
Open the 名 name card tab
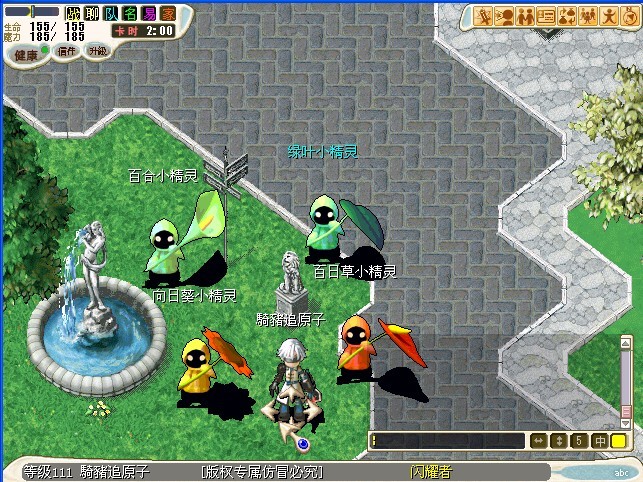coord(130,13)
